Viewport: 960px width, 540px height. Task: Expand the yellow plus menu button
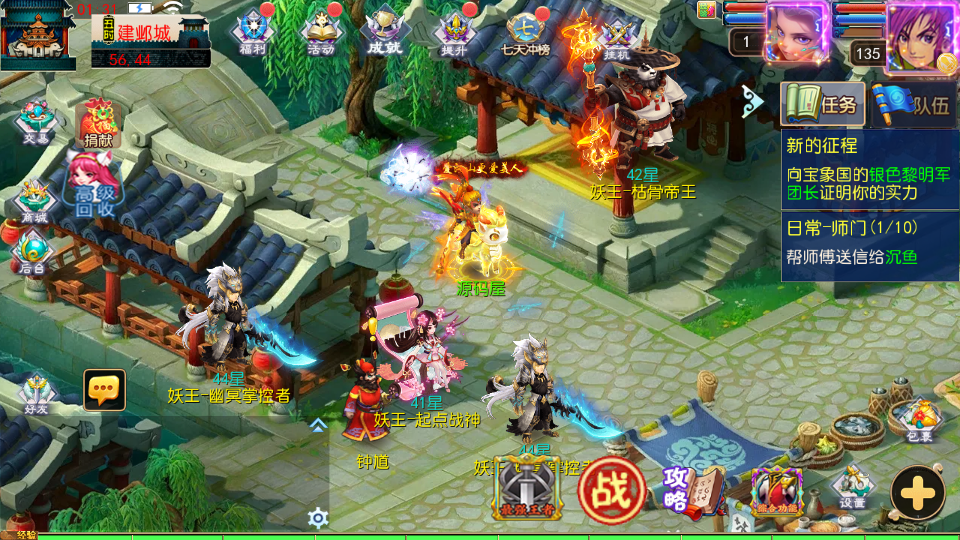917,492
